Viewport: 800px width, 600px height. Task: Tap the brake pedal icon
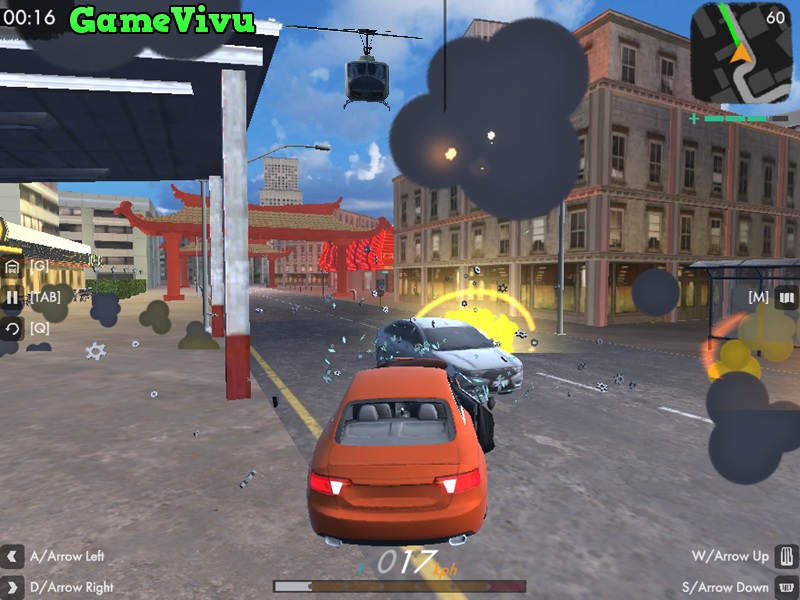click(x=787, y=586)
